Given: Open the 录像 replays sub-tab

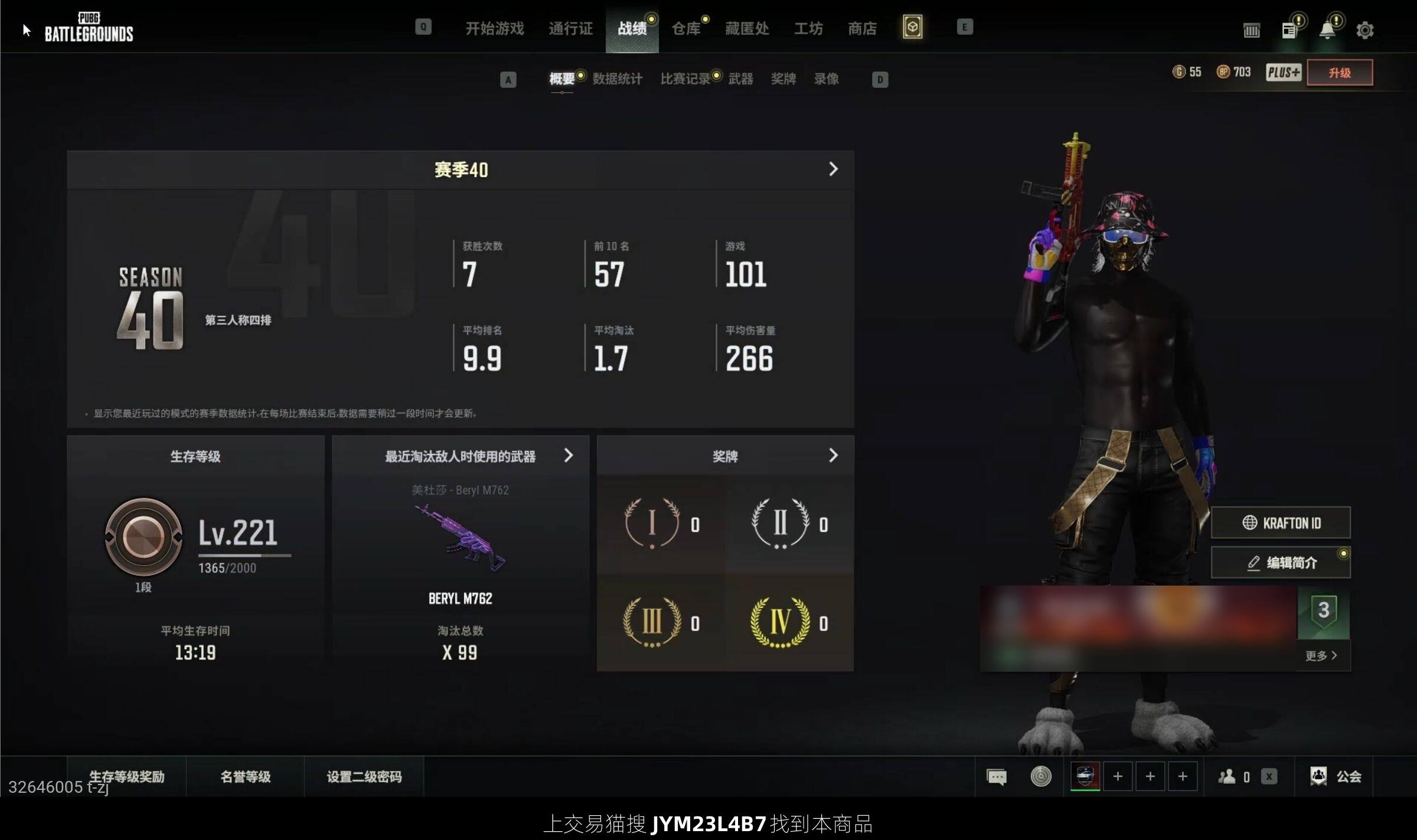Looking at the screenshot, I should tap(826, 79).
